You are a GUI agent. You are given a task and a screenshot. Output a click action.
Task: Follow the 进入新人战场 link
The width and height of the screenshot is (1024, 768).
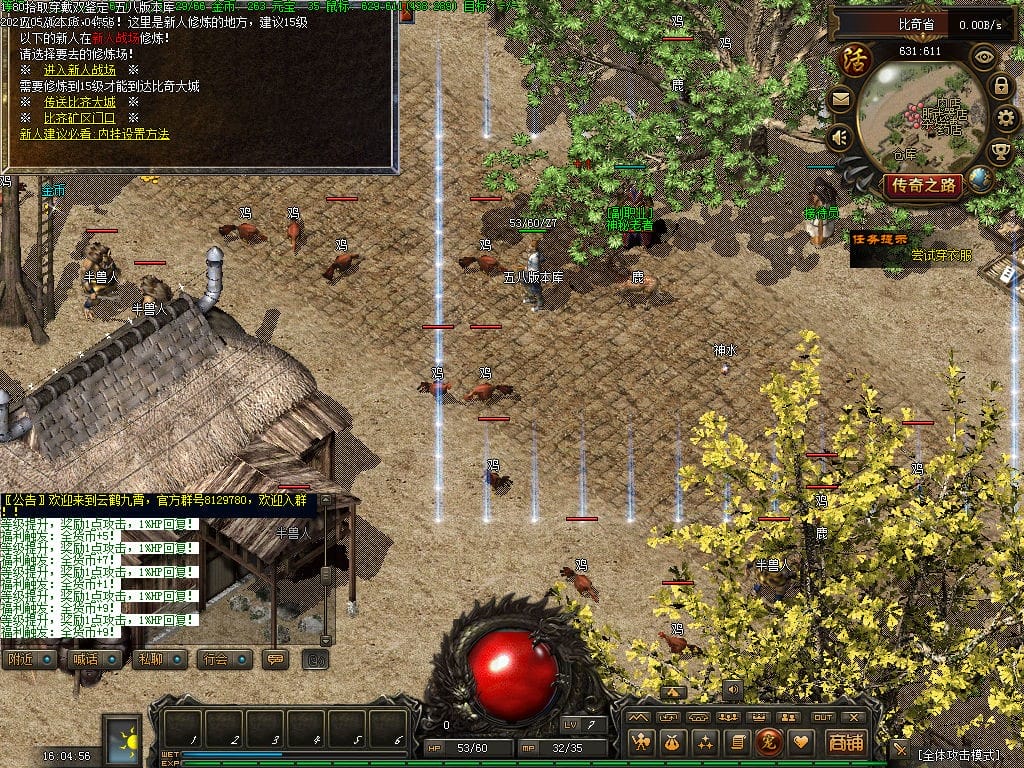(x=81, y=70)
